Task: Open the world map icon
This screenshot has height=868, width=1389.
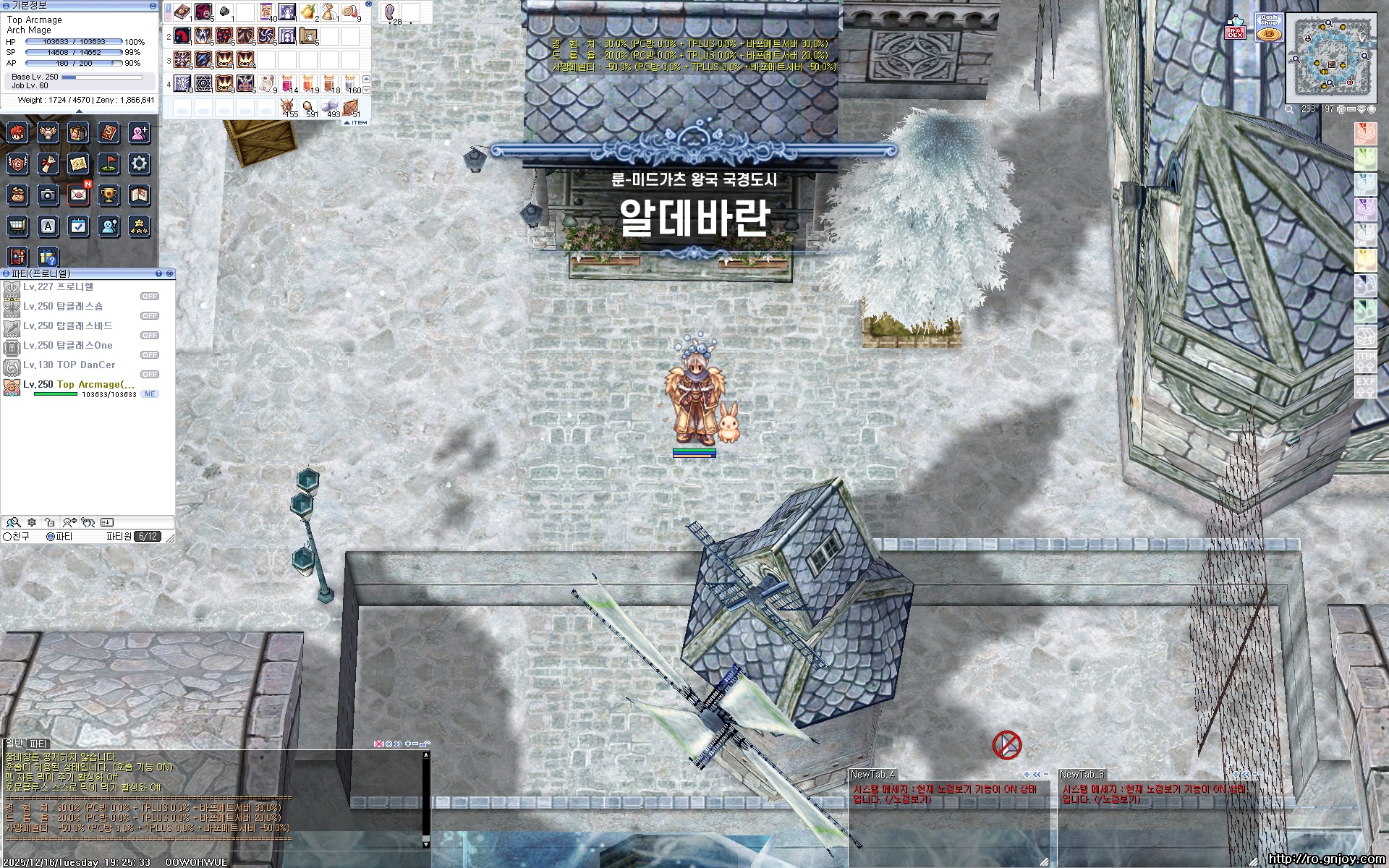Action: click(77, 164)
